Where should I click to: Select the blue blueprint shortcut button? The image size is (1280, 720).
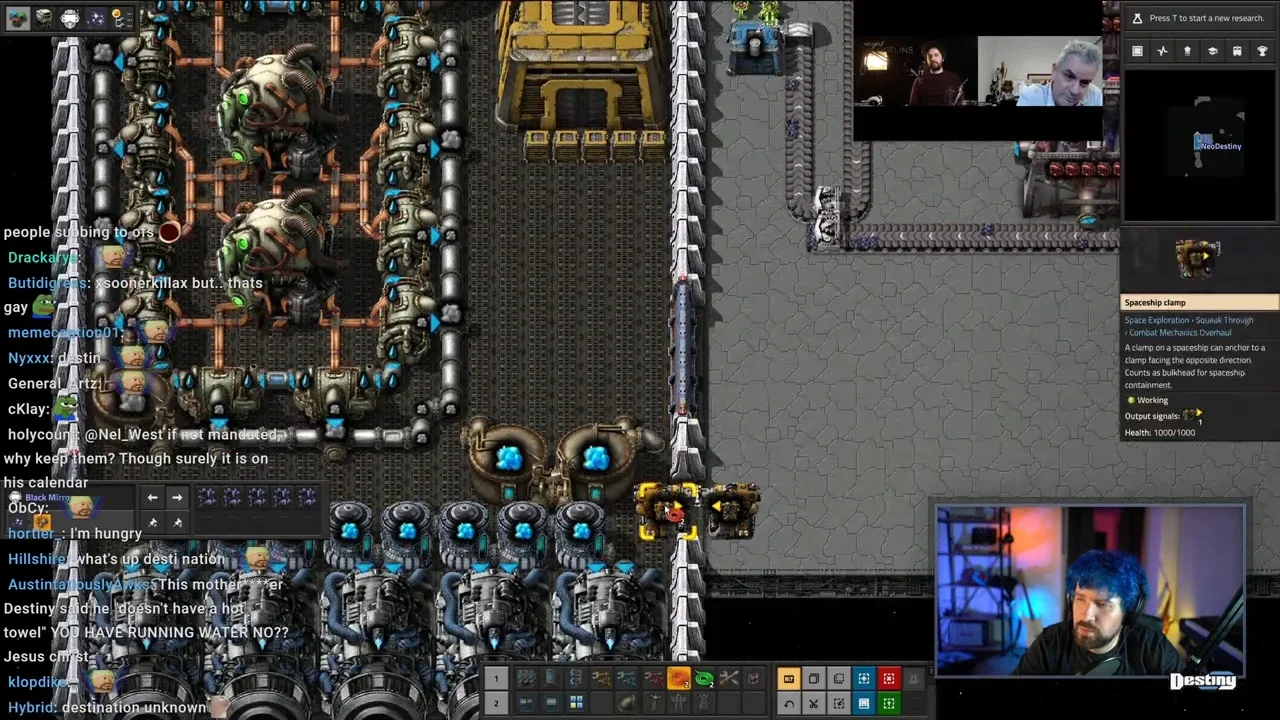[863, 679]
